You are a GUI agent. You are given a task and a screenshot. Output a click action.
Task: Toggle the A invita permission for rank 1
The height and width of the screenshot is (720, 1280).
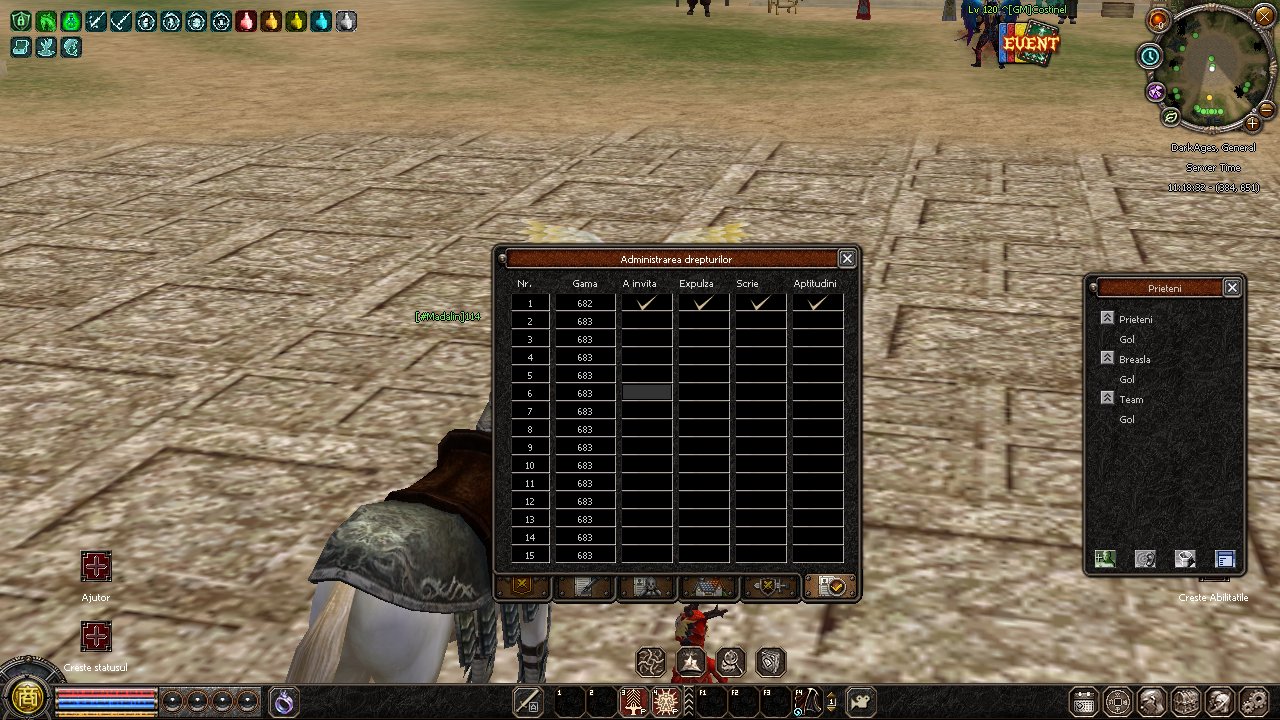tap(645, 302)
